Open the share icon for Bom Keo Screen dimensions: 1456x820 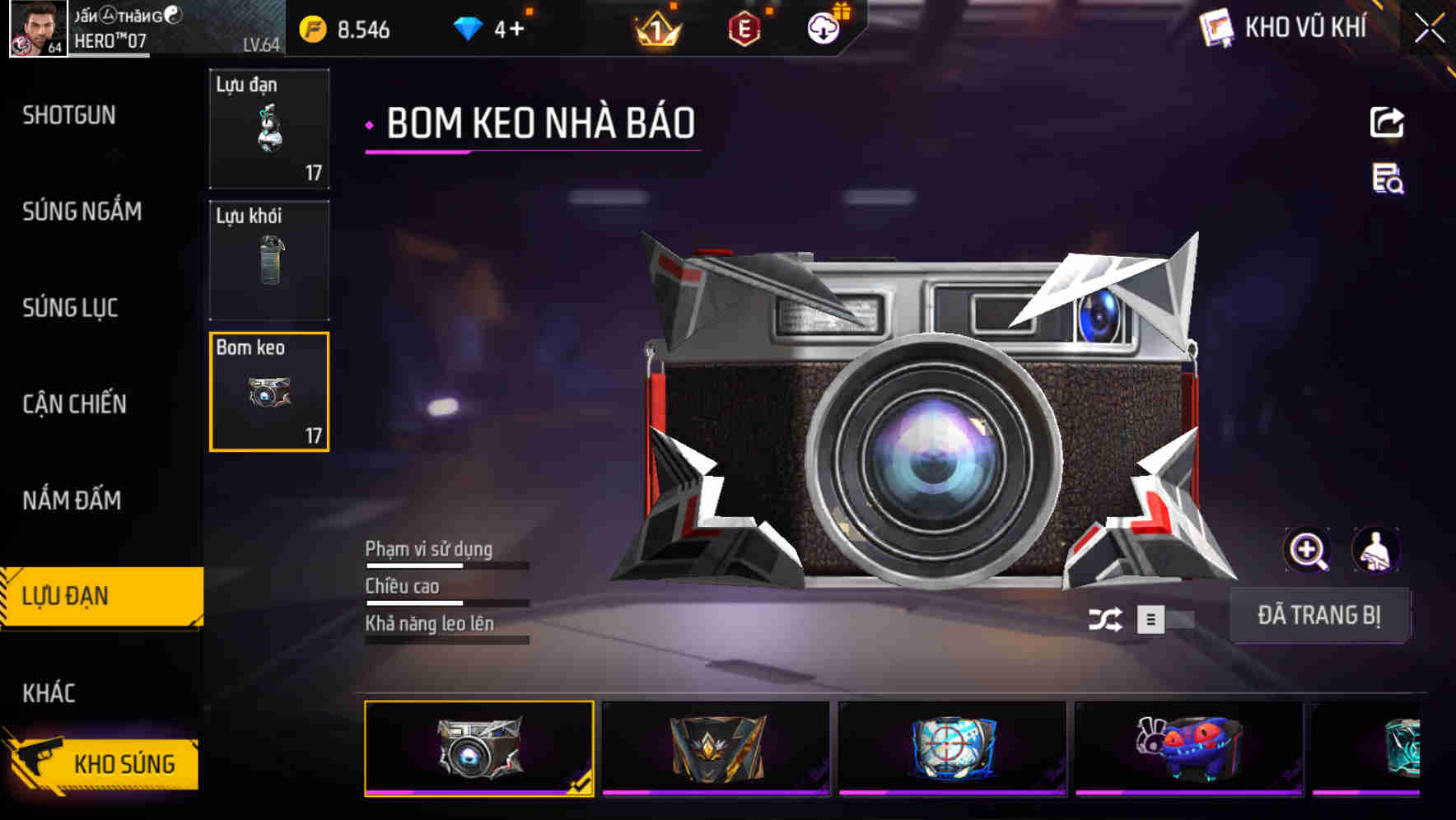coord(1386,122)
